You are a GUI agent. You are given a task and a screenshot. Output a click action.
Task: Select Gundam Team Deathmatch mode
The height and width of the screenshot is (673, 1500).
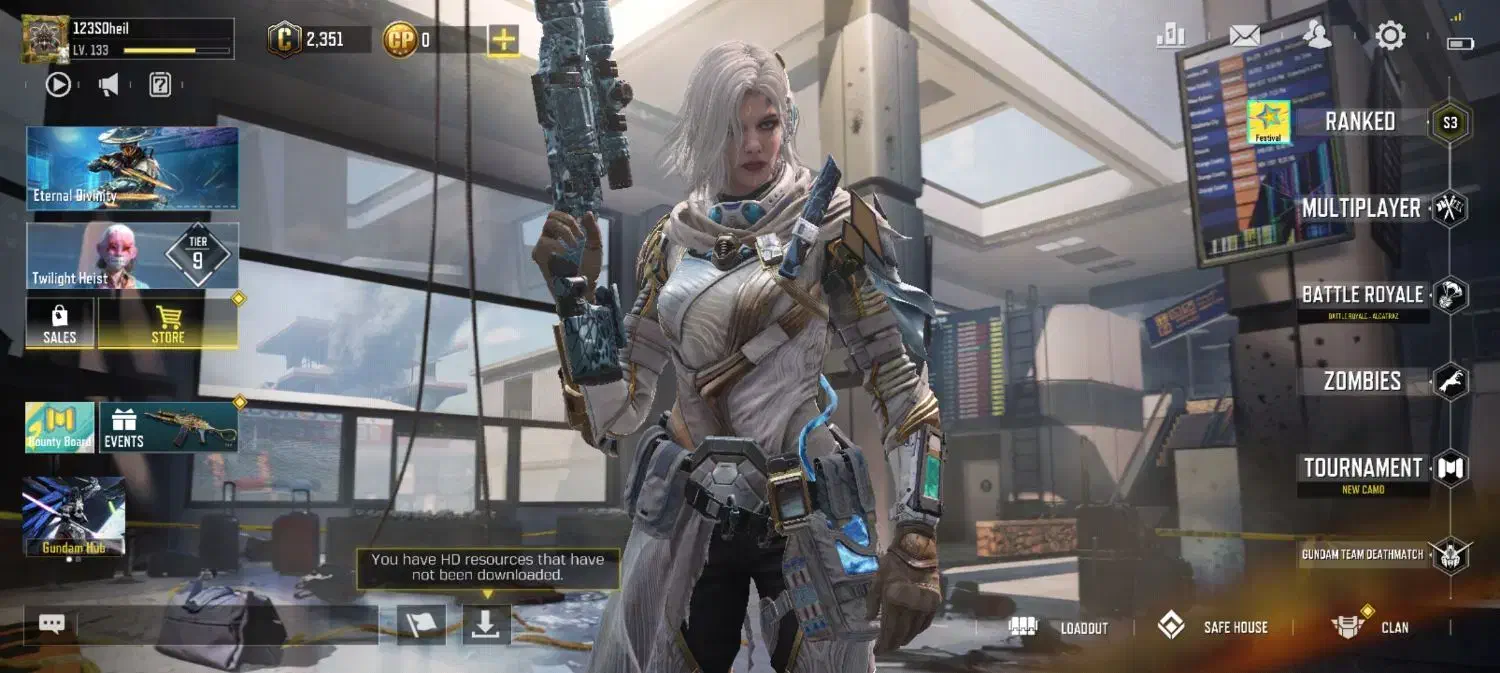(1363, 554)
